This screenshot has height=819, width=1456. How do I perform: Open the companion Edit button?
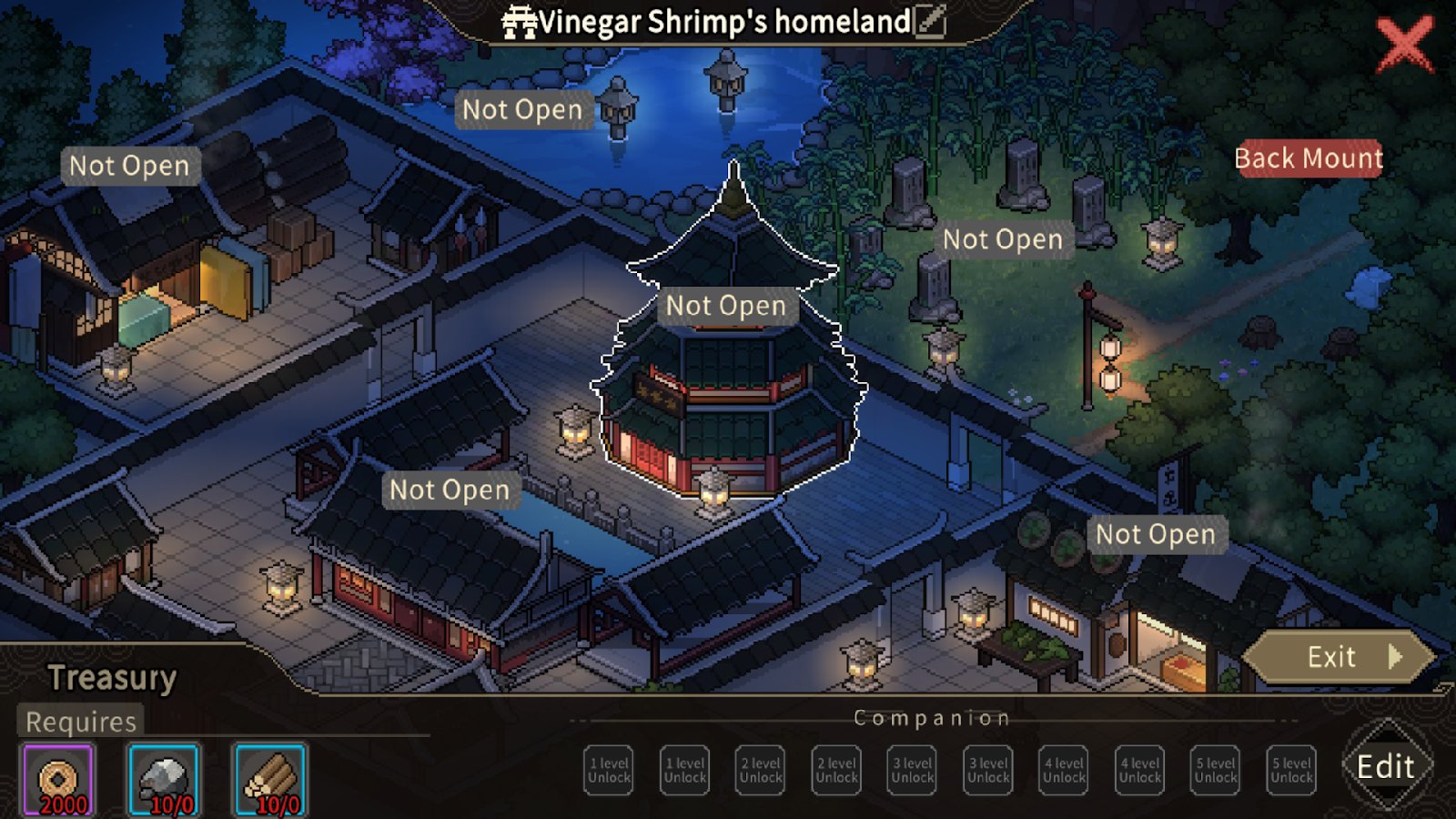(x=1386, y=767)
